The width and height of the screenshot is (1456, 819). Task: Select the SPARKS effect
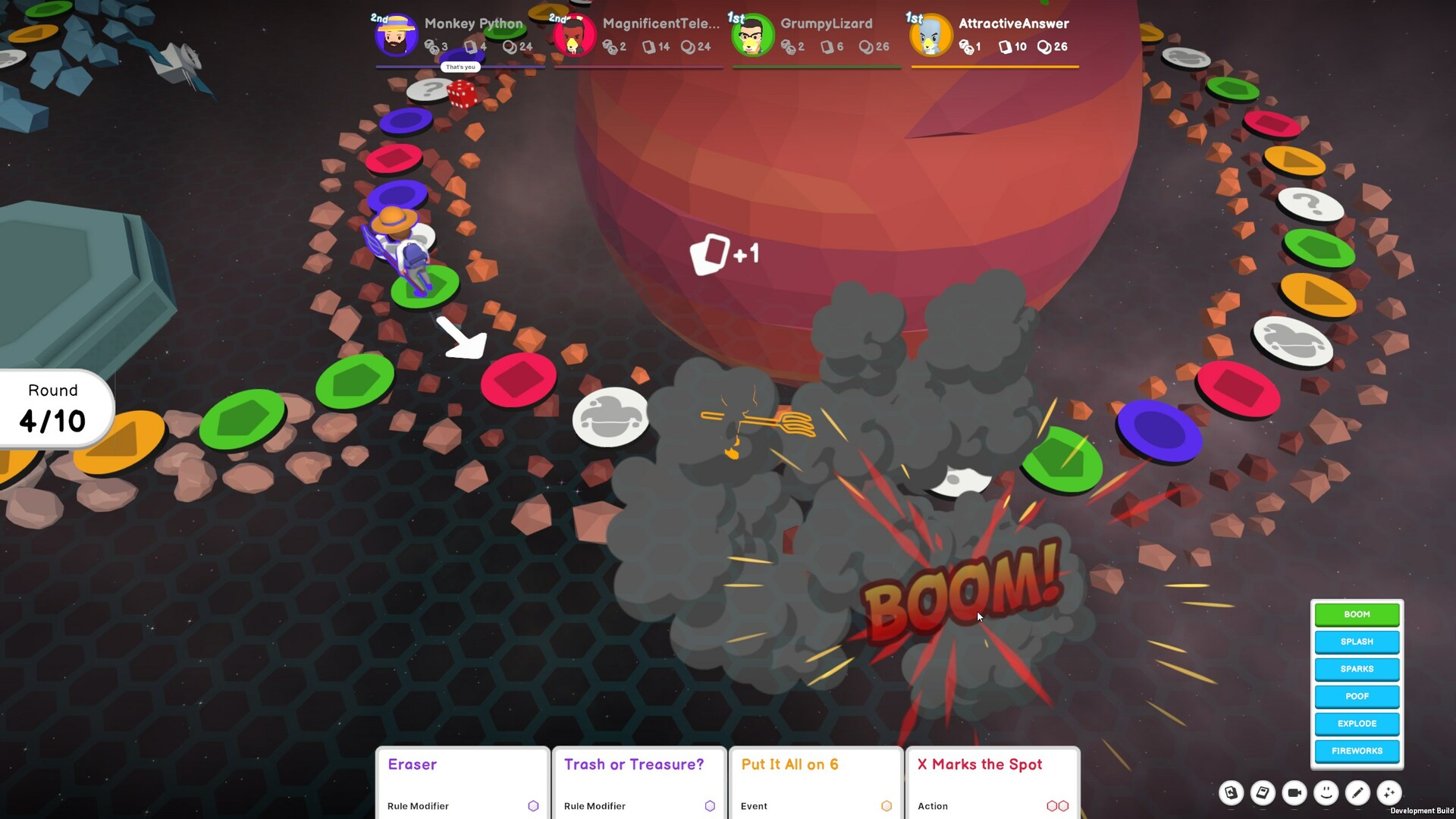click(1357, 669)
